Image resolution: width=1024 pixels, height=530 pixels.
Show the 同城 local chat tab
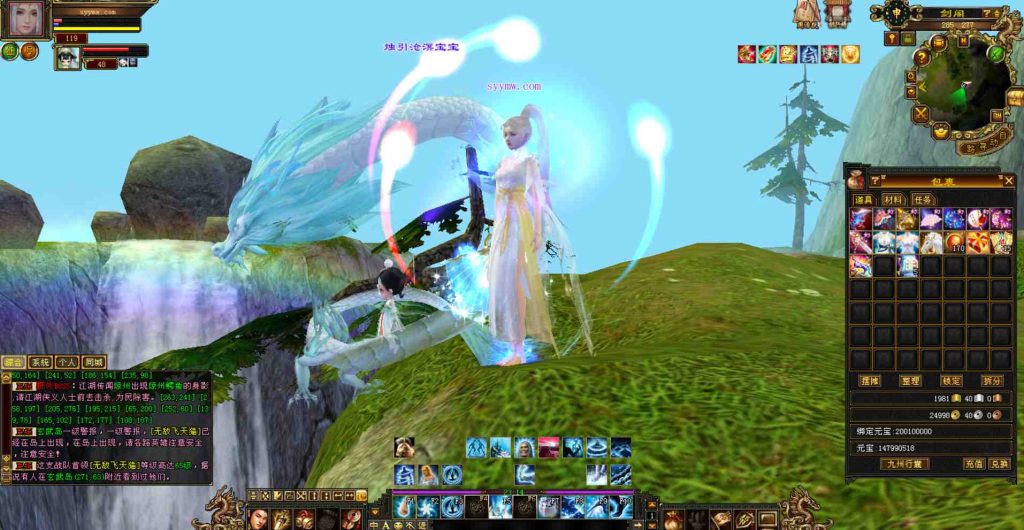pos(94,362)
